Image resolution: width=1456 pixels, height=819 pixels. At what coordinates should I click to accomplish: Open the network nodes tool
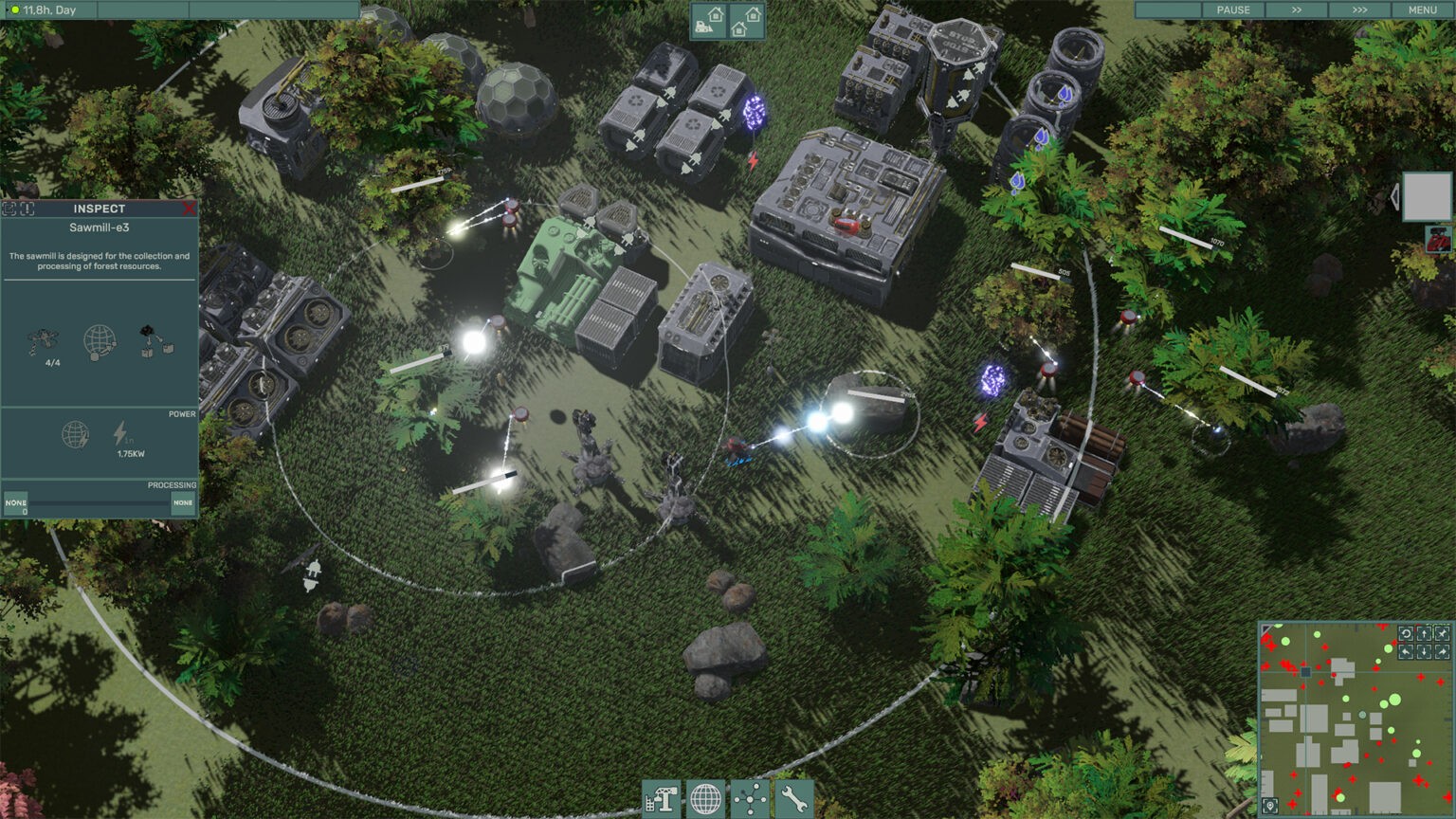(x=750, y=800)
